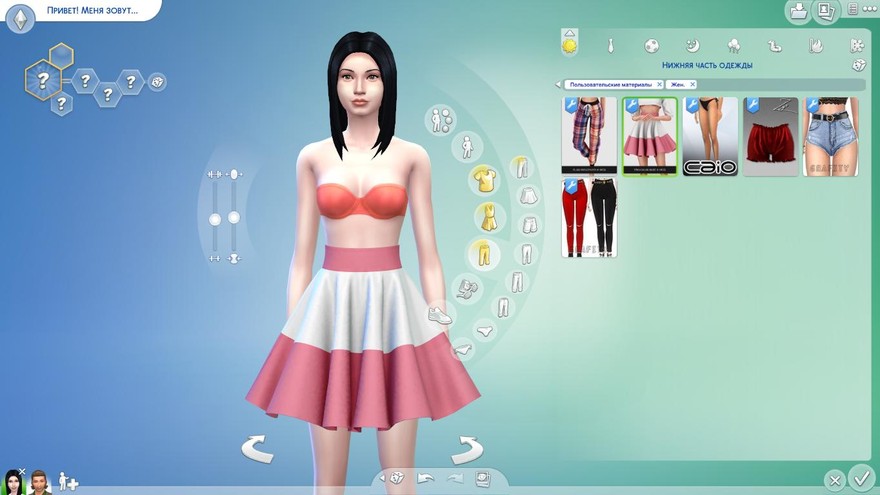Cancel with the X button beside the checkmark
Image resolution: width=880 pixels, height=495 pixels.
pyautogui.click(x=835, y=480)
